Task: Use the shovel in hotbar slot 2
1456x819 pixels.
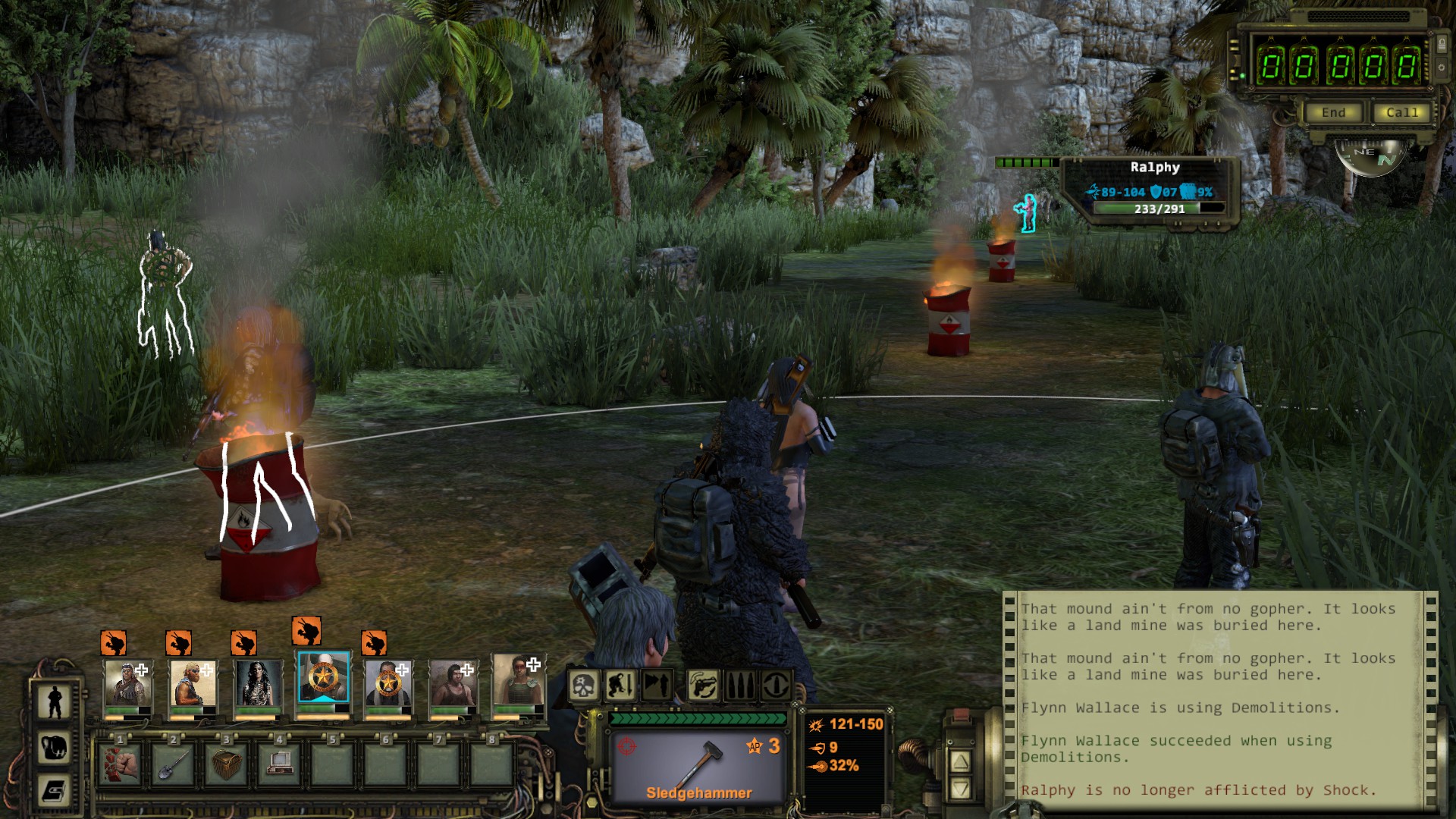Action: coord(173,764)
